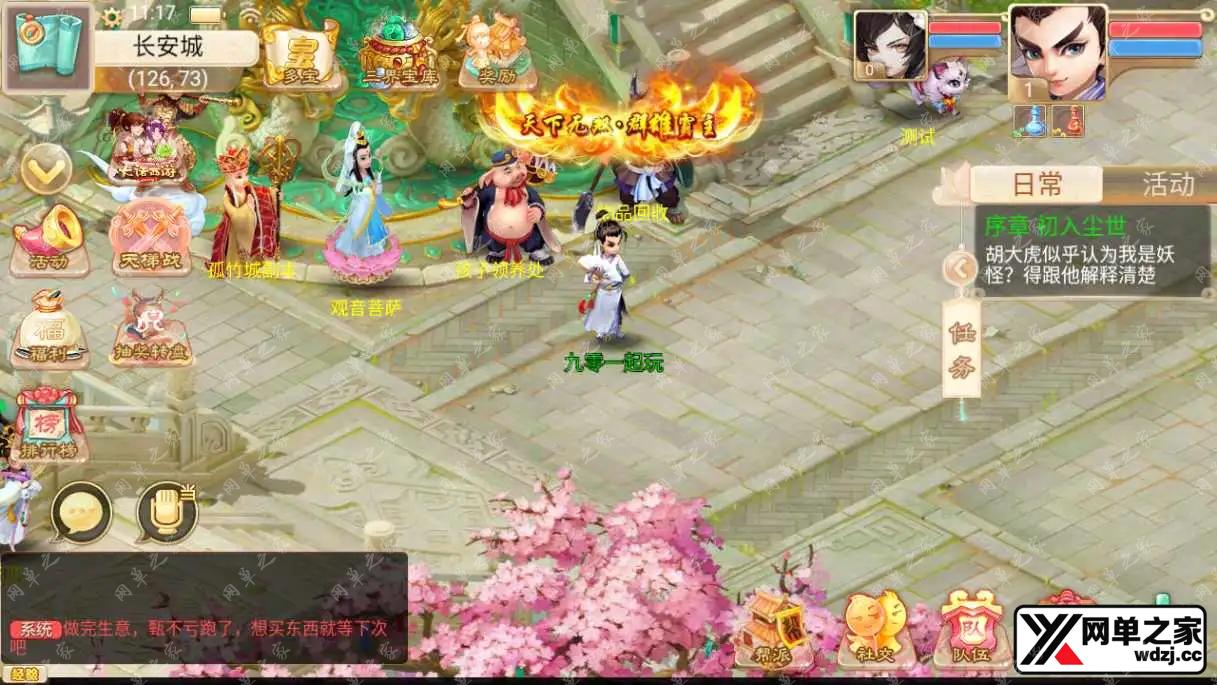The width and height of the screenshot is (1217, 685).
Task: Open the 福利 welfare bag
Action: coord(48,330)
